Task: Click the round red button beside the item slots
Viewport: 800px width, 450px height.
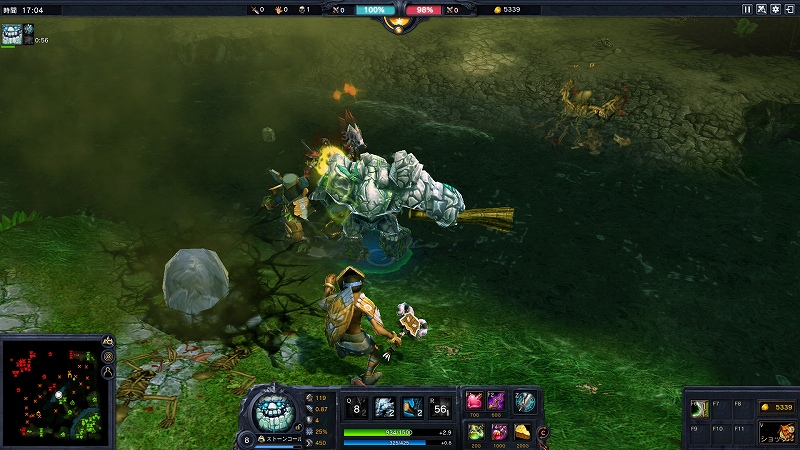Action: coord(543,432)
